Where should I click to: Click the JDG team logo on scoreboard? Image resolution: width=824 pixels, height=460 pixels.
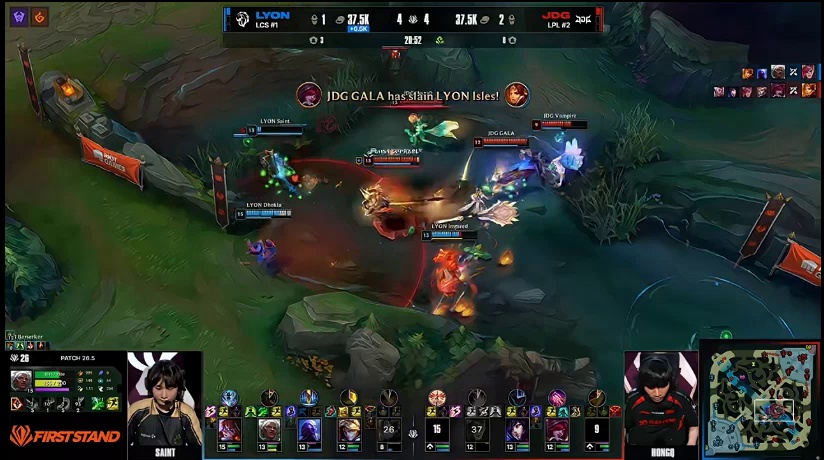point(586,18)
